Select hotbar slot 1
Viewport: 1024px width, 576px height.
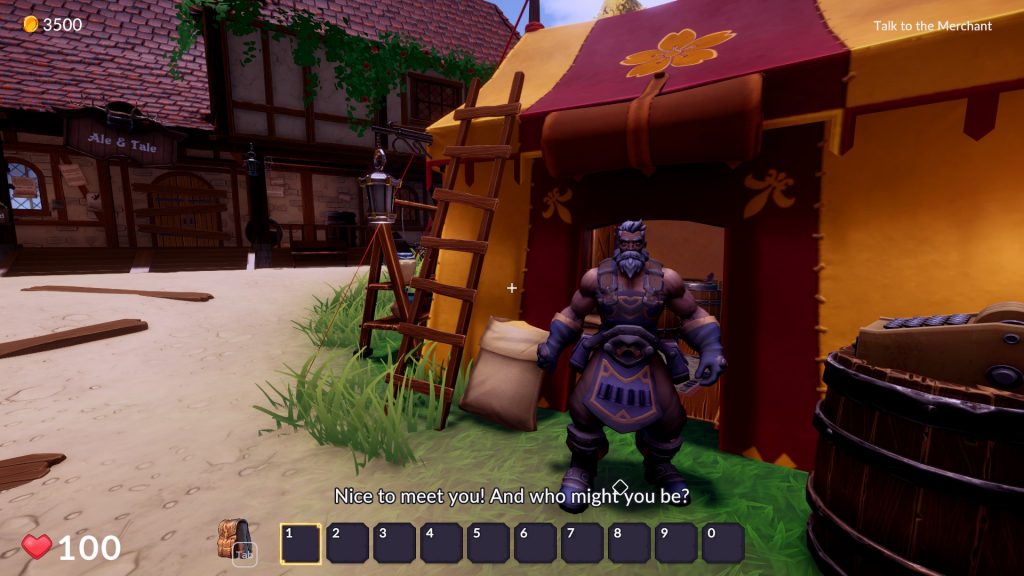pos(300,543)
